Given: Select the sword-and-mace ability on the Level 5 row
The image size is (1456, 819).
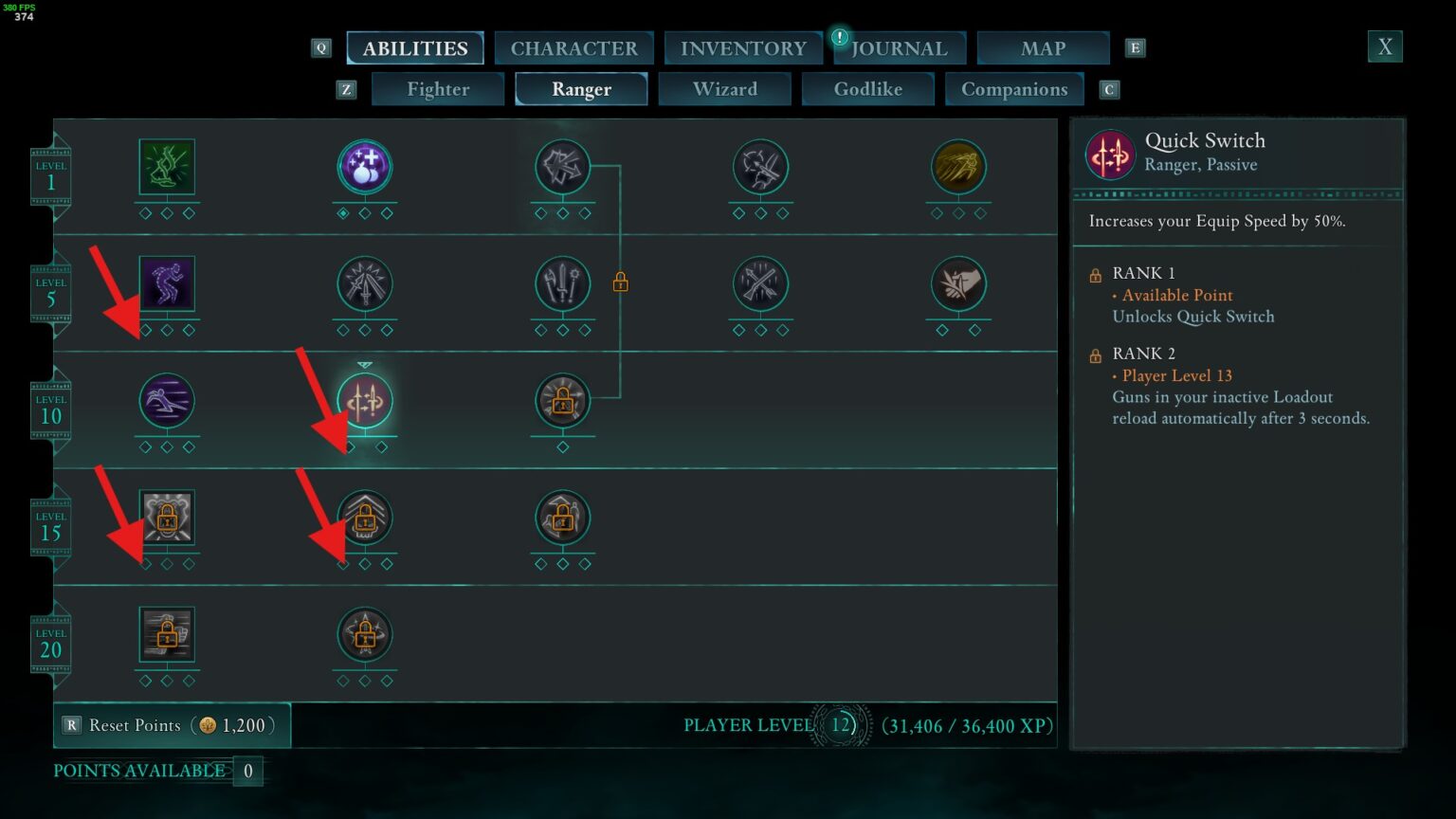Looking at the screenshot, I should (562, 282).
